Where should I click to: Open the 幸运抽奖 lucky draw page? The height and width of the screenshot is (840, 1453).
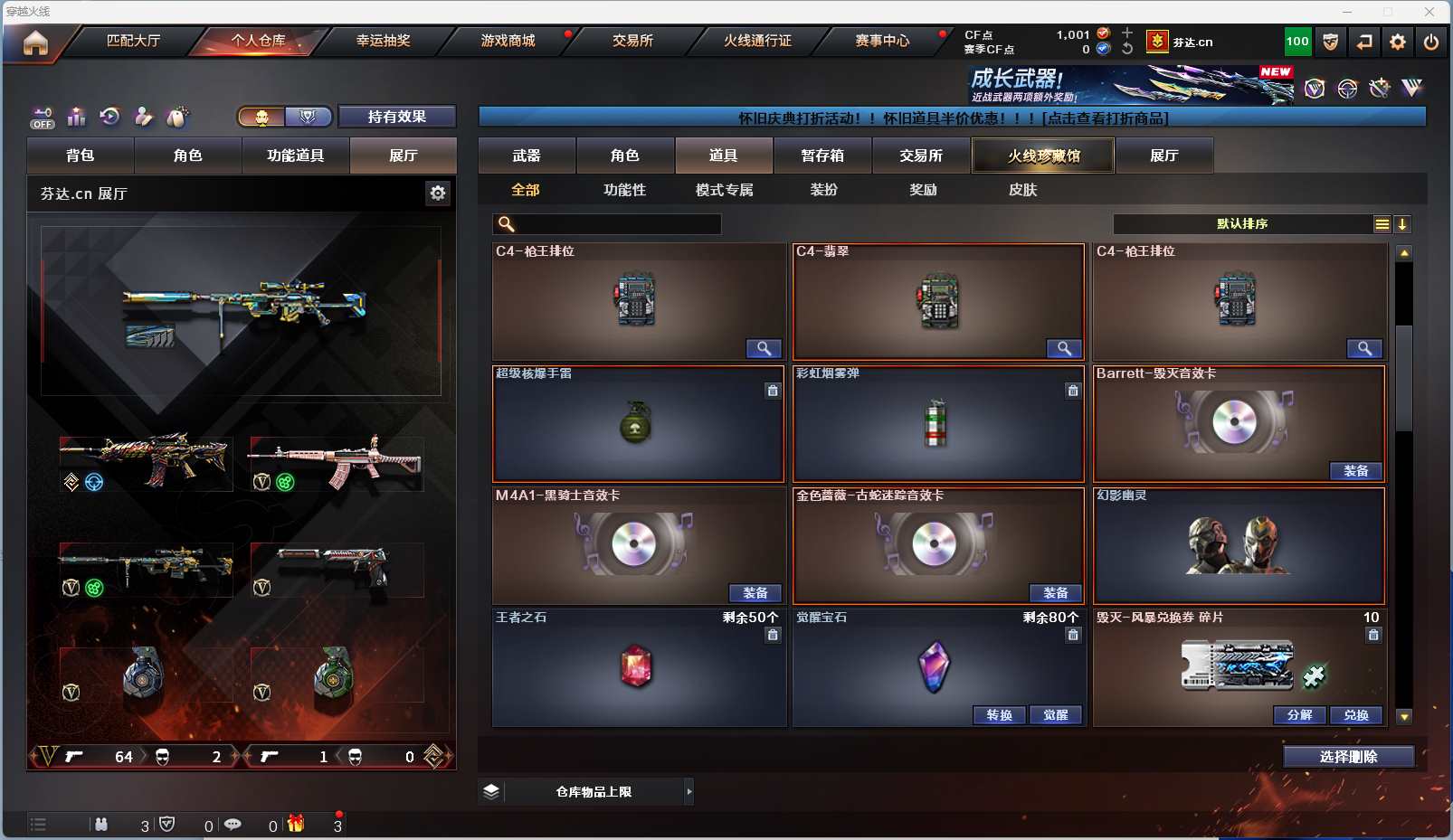pos(383,41)
